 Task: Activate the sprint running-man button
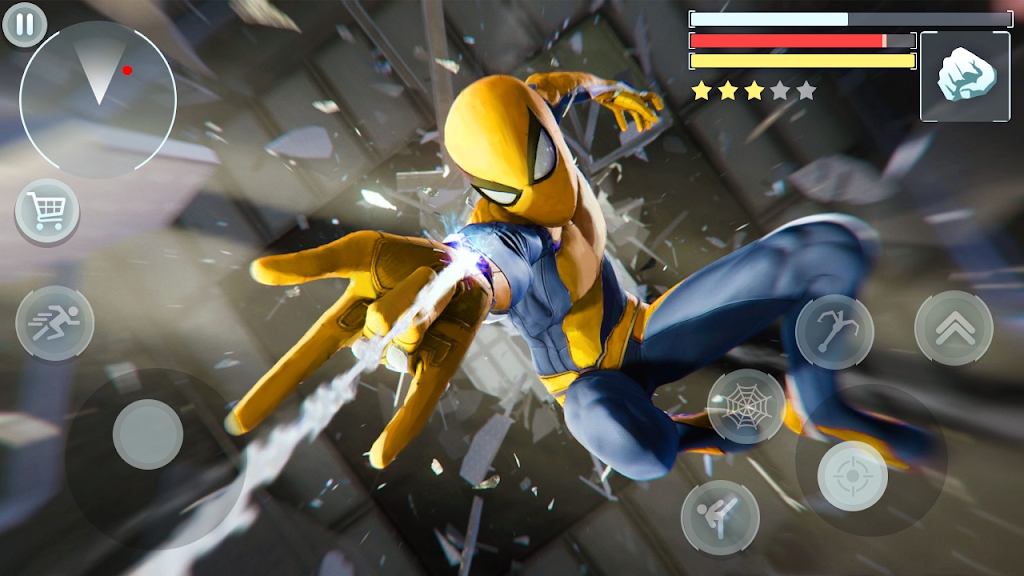point(55,323)
